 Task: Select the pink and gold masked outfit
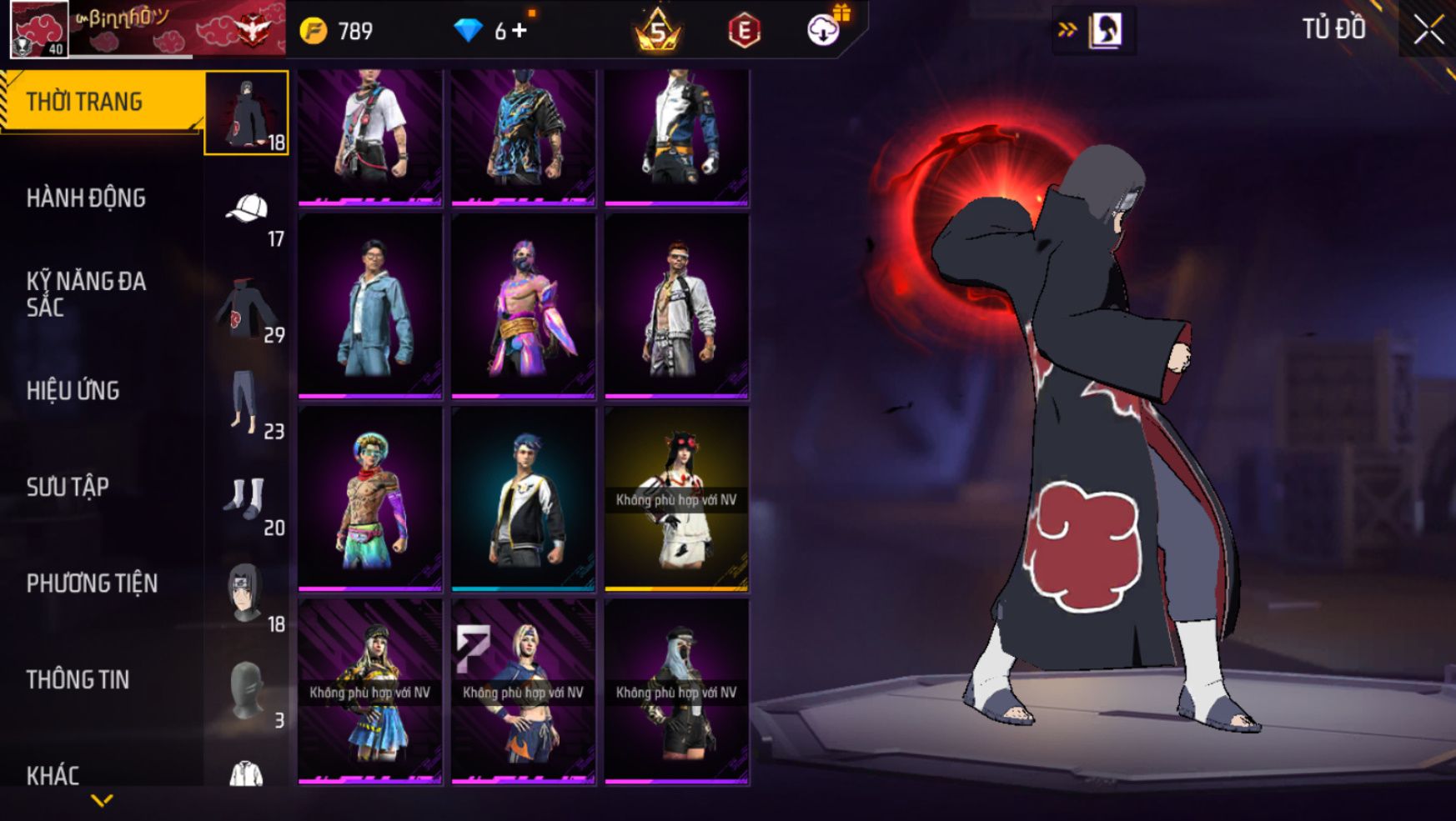pyautogui.click(x=524, y=305)
